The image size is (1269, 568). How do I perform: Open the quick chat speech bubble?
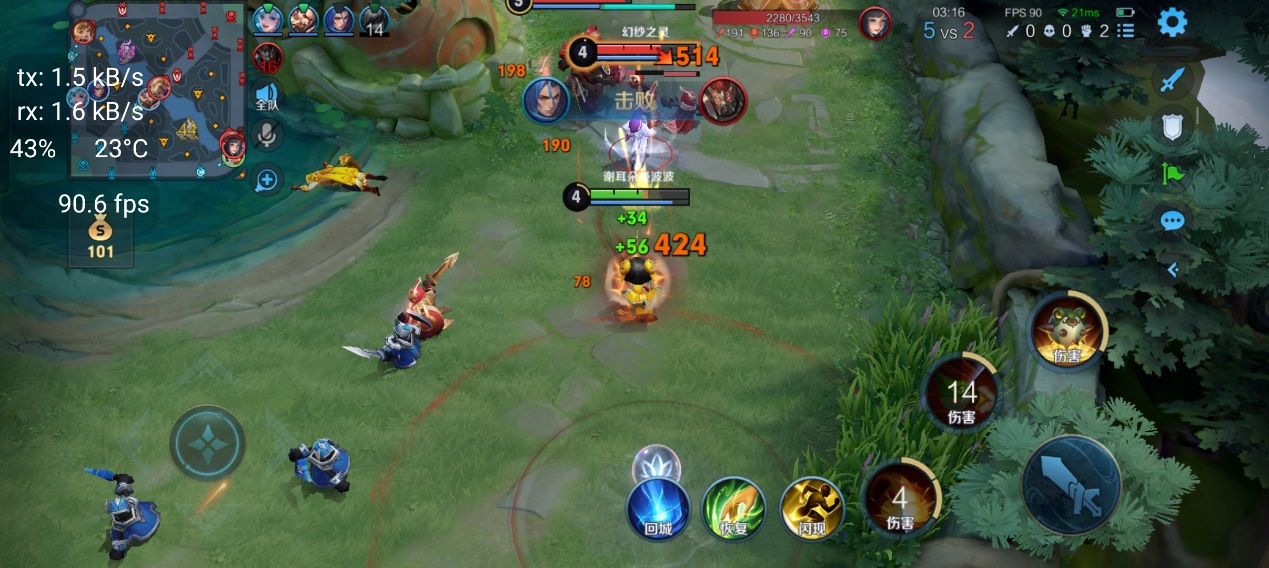click(1173, 220)
